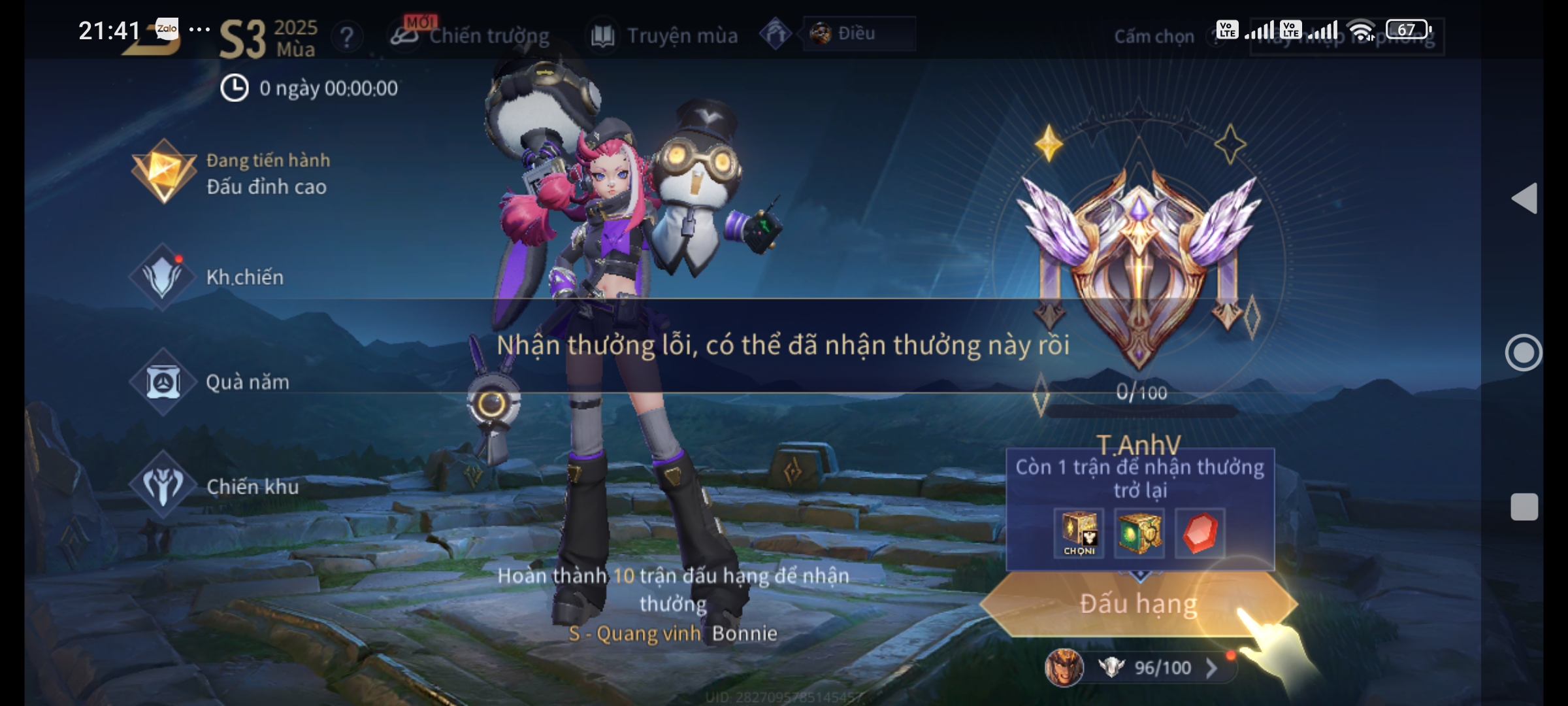Start a ranked match with Đấu hạng
Image resolution: width=1568 pixels, height=706 pixels.
click(x=1138, y=604)
